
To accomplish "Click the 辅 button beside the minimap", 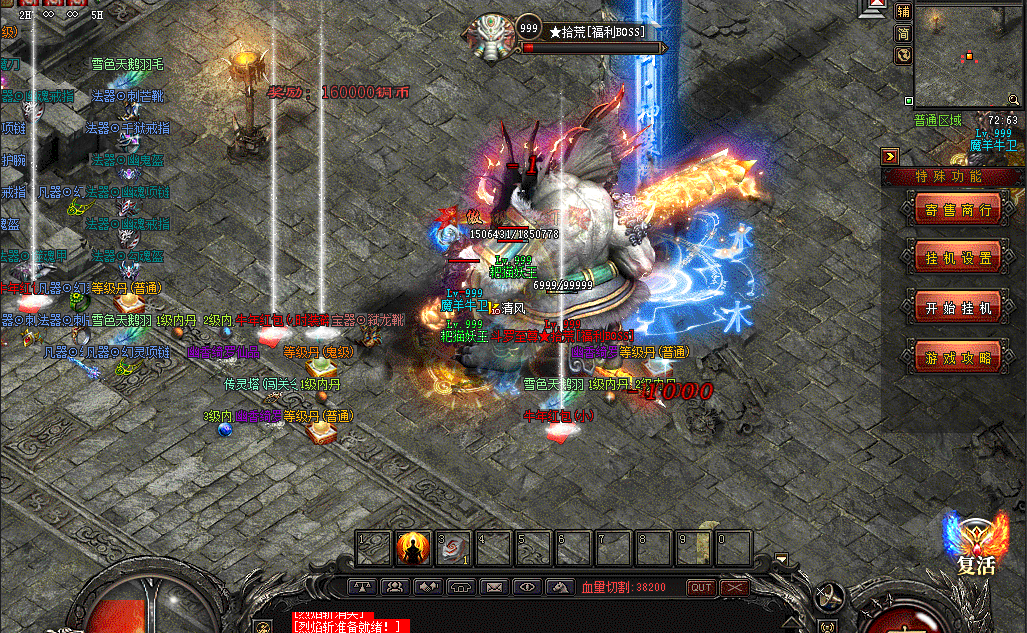I will click(903, 11).
